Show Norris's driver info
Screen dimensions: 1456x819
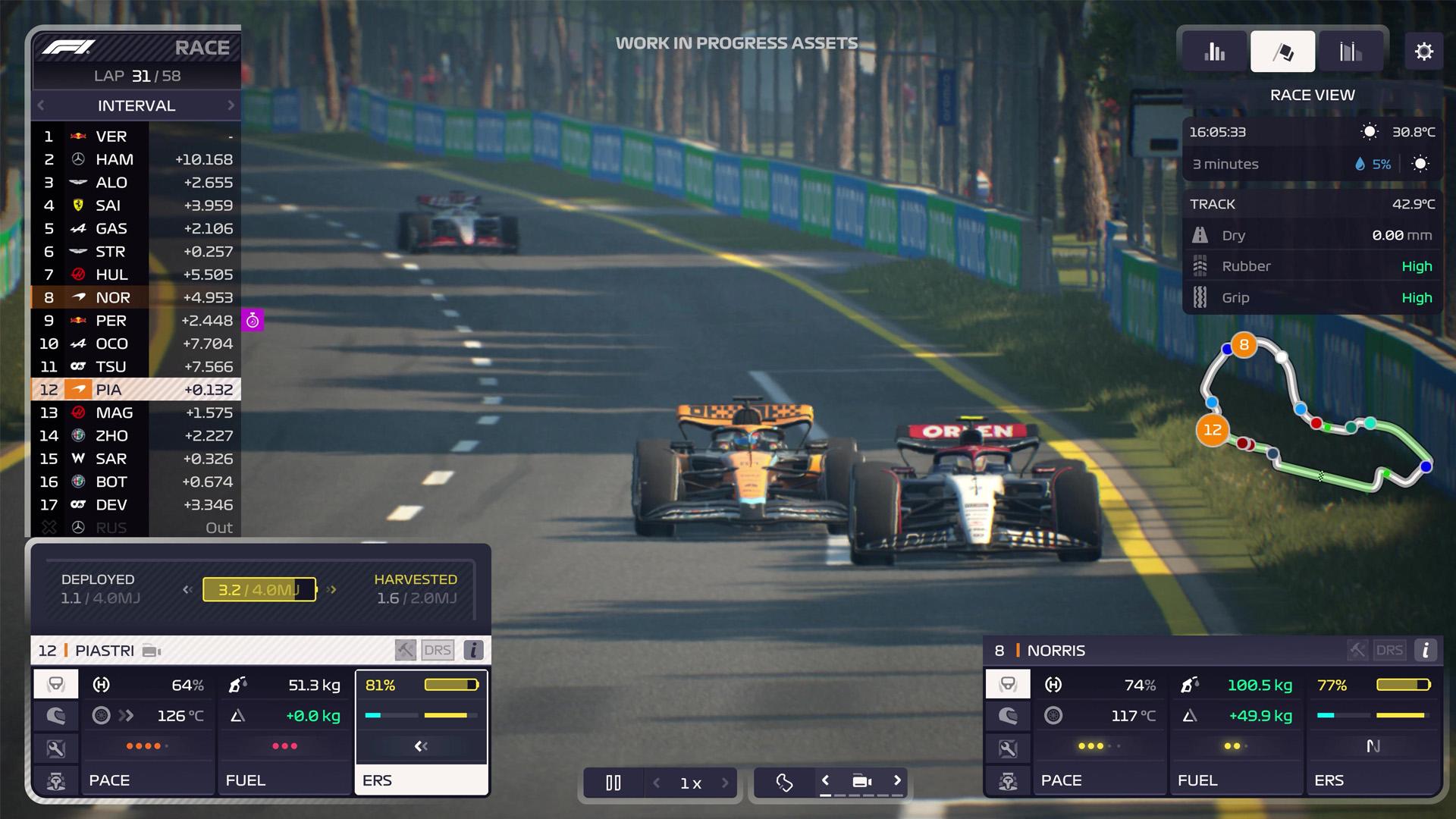point(1426,650)
